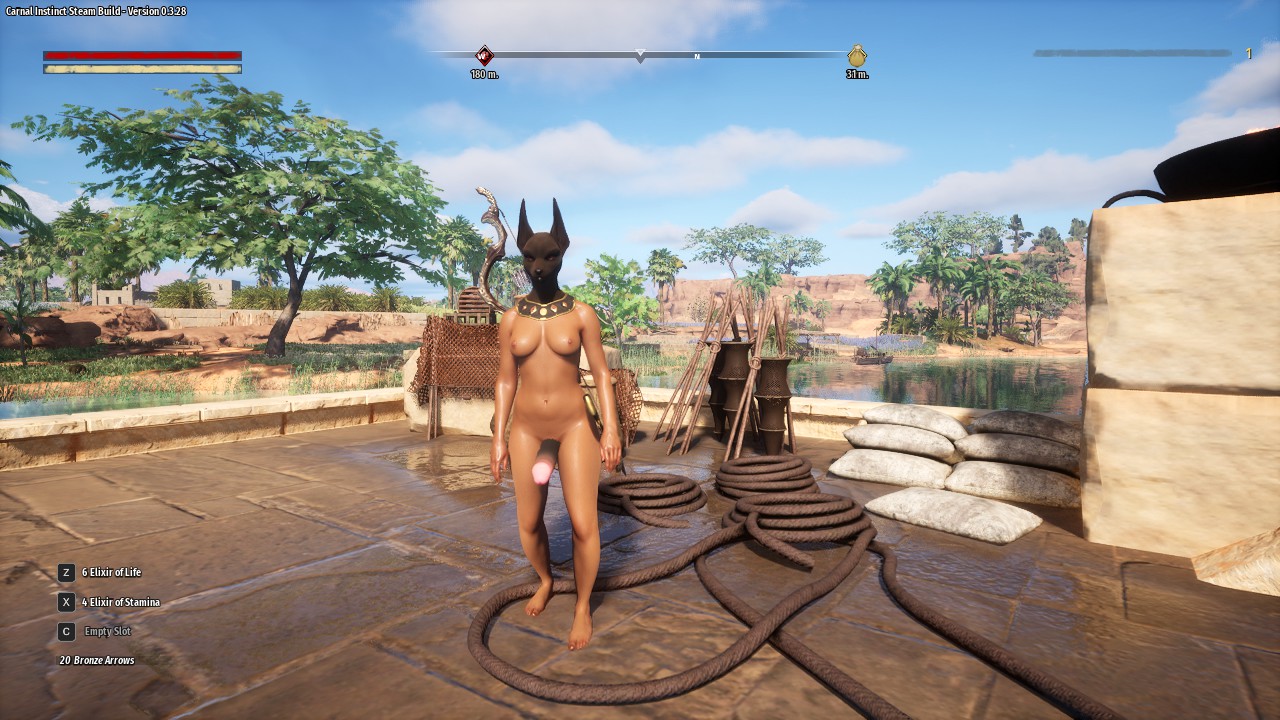Click the red diamond compass marker
This screenshot has width=1280, height=720.
(x=484, y=55)
